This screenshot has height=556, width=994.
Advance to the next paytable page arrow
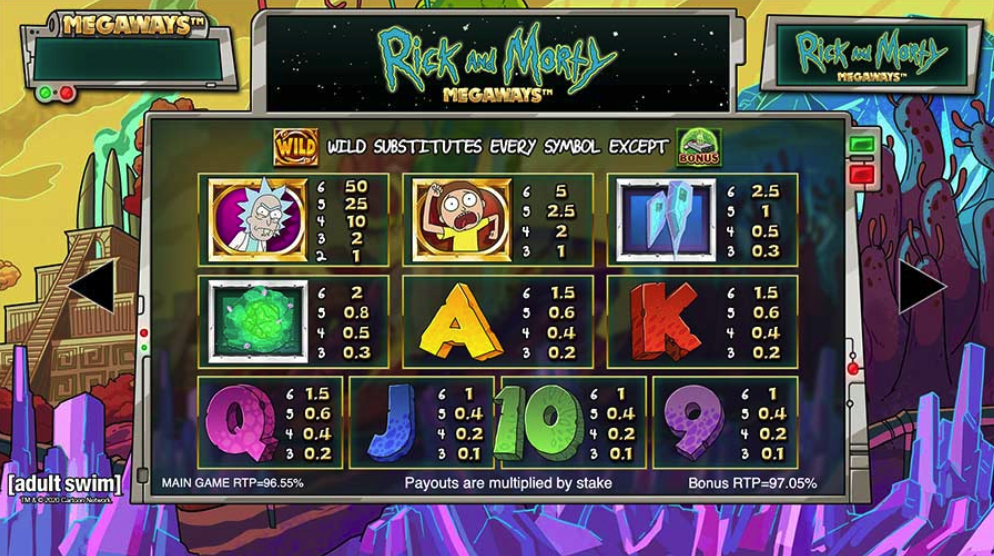click(920, 288)
